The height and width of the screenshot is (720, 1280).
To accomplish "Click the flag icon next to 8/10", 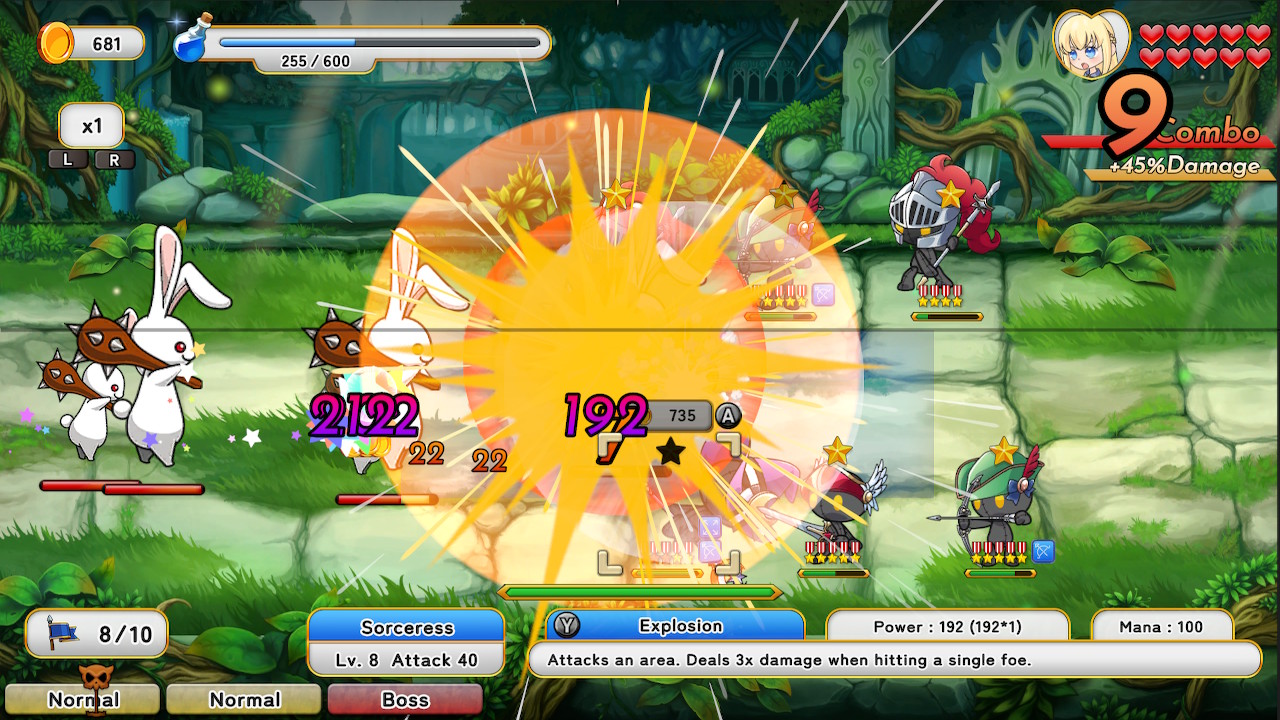I will pyautogui.click(x=60, y=633).
